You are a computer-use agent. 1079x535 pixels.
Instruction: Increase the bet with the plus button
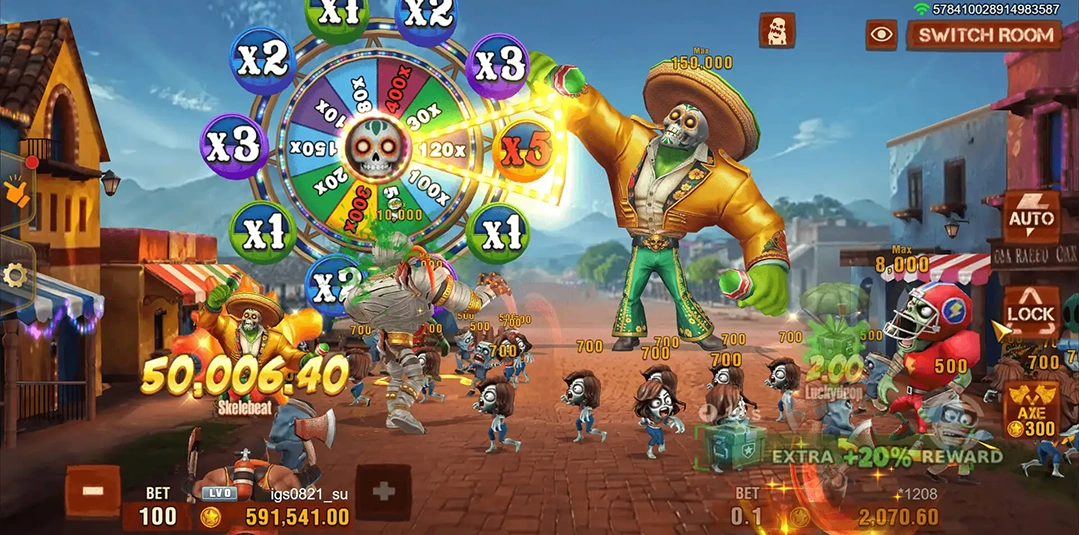pos(383,493)
